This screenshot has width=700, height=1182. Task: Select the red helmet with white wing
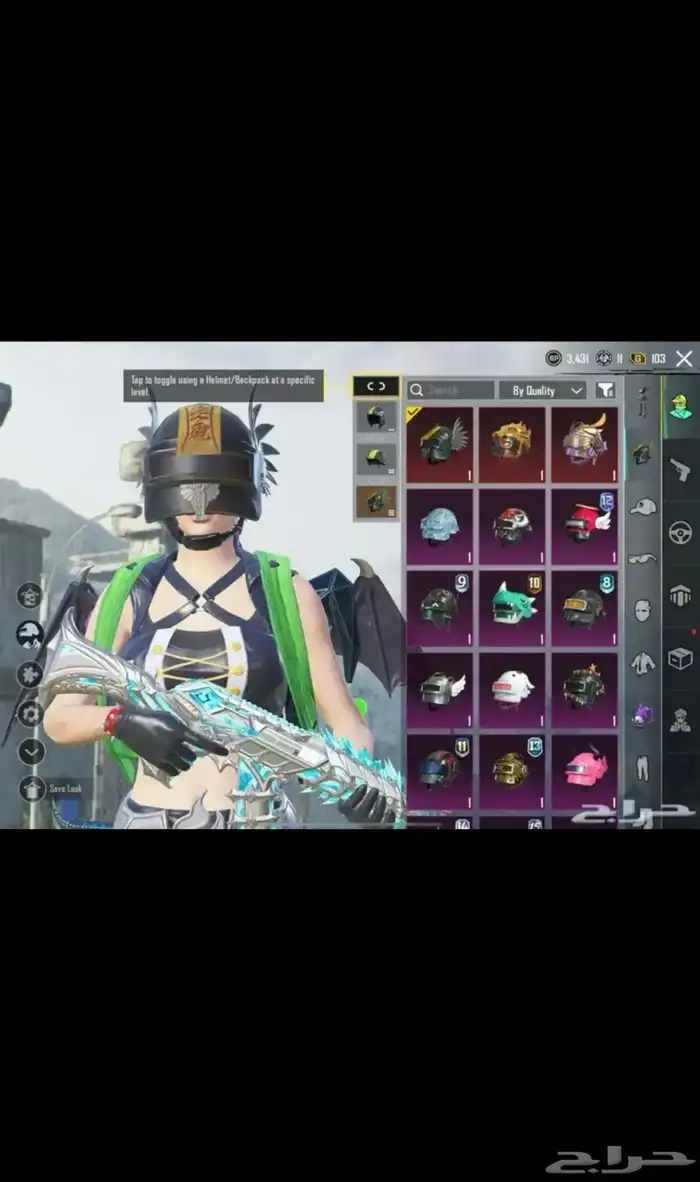(x=584, y=523)
